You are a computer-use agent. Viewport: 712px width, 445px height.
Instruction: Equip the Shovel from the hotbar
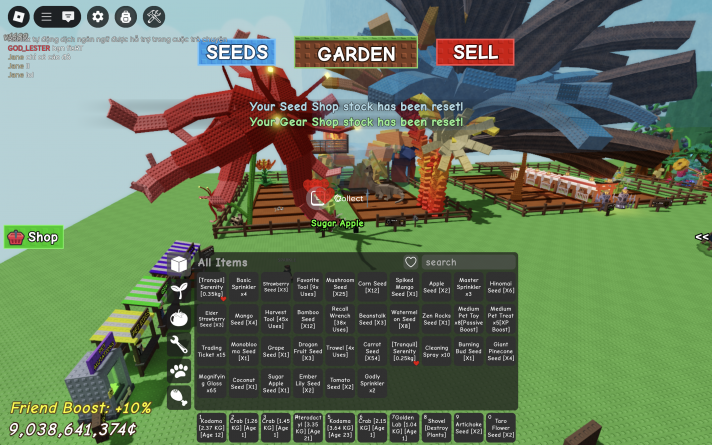[436, 428]
